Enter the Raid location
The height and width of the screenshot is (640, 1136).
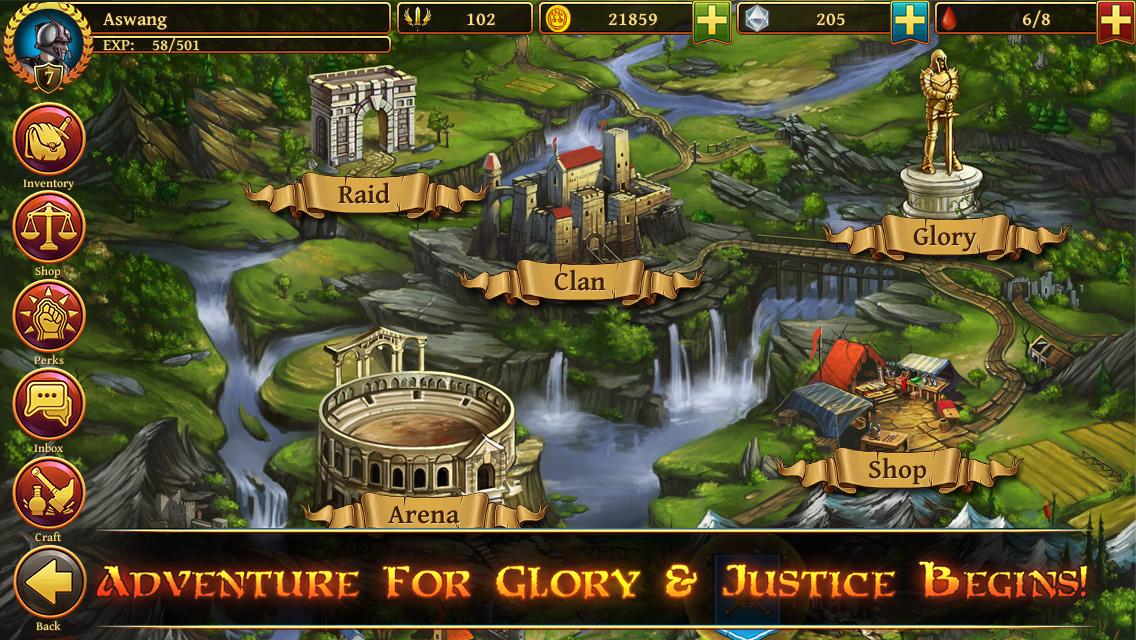362,193
